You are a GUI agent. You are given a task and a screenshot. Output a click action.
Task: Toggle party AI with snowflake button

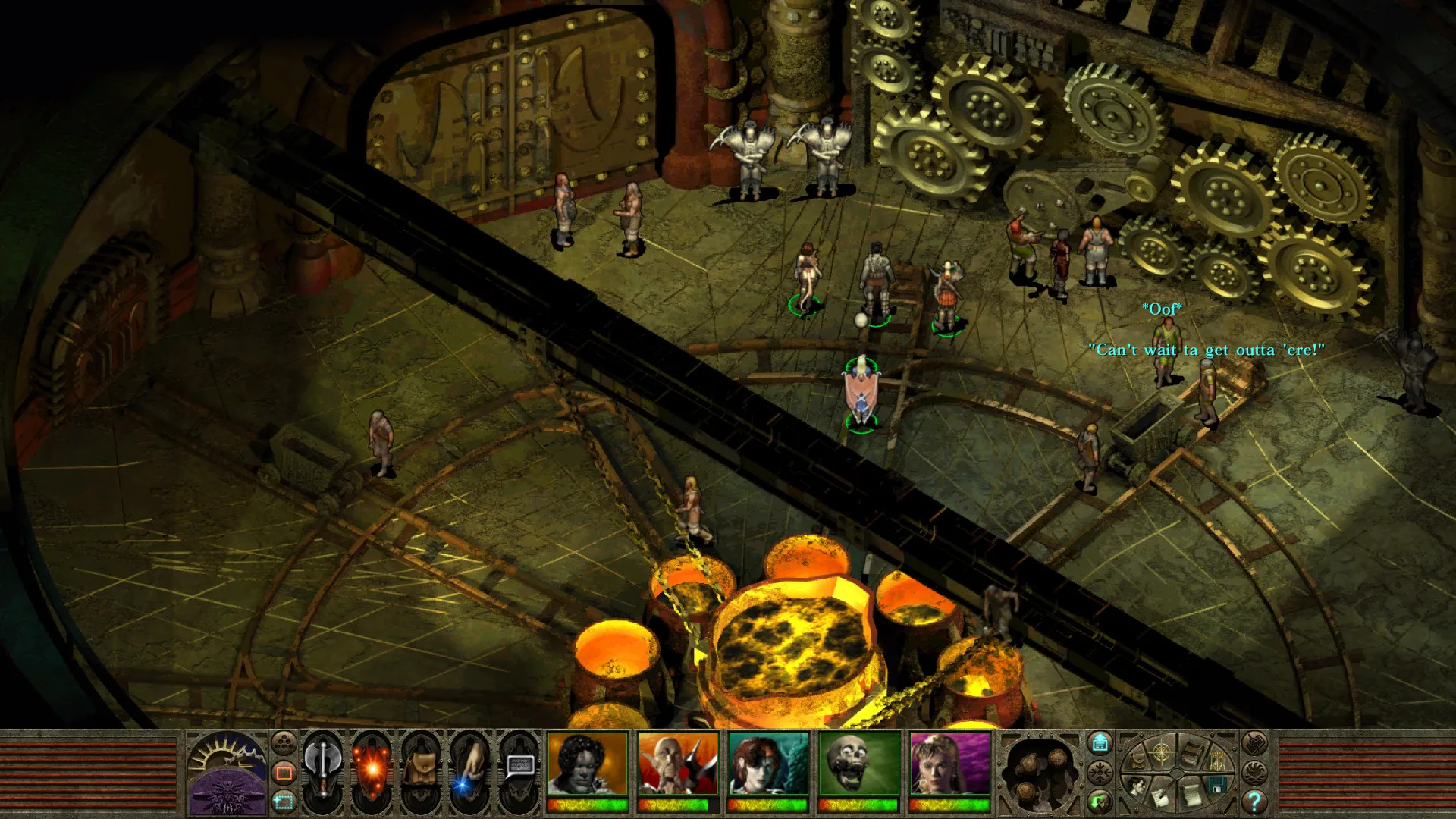pyautogui.click(x=1100, y=773)
